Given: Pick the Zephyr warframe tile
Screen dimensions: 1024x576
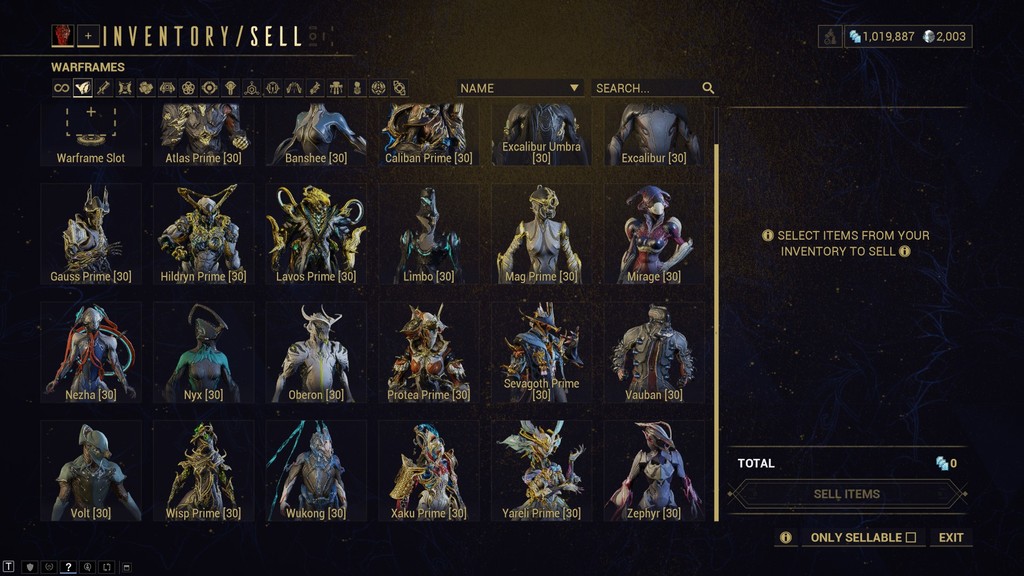Looking at the screenshot, I should (x=653, y=470).
